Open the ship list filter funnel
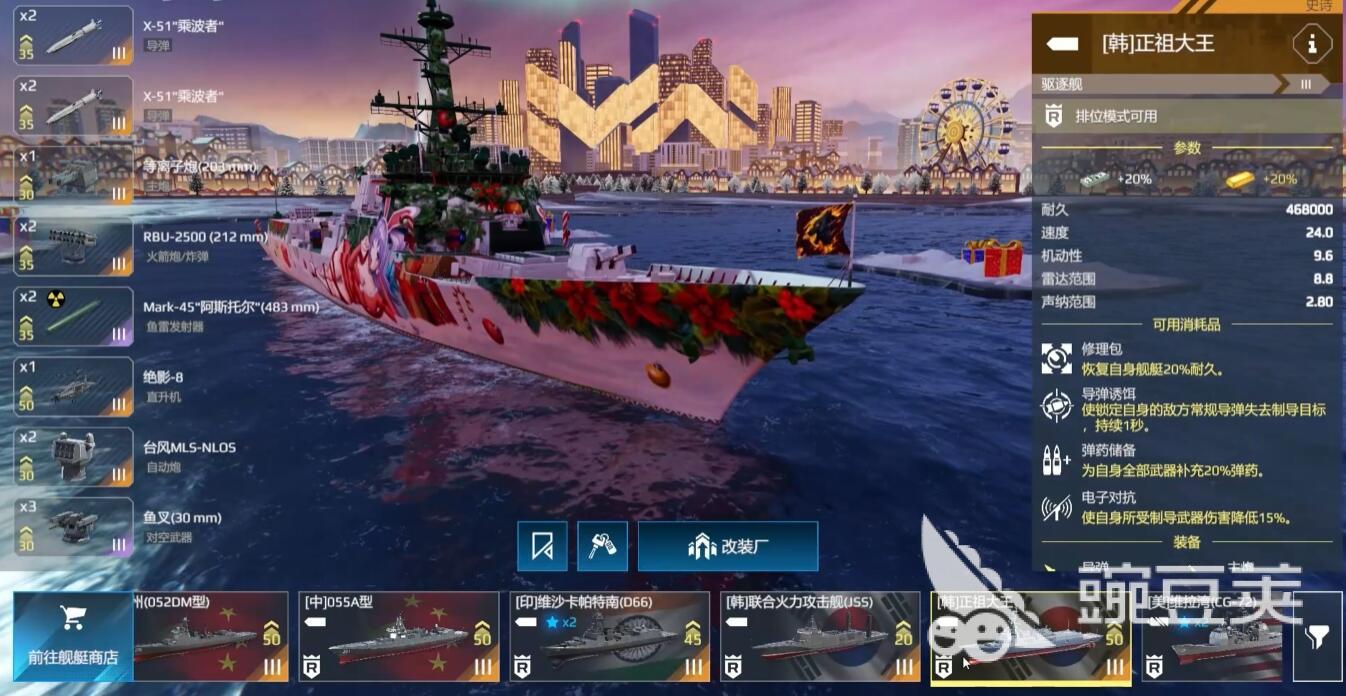 point(1317,636)
